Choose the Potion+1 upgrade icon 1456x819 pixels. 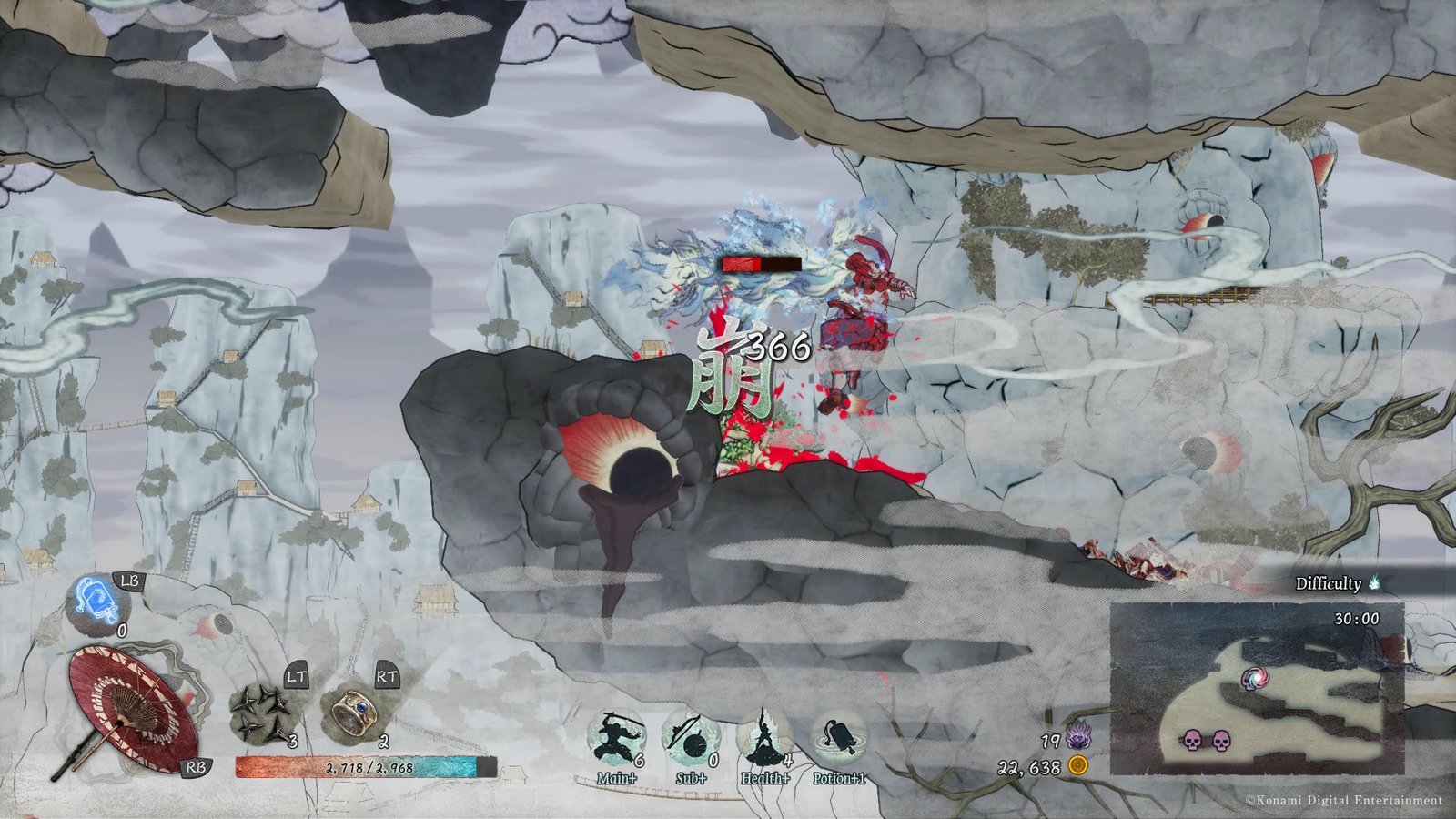click(x=839, y=739)
